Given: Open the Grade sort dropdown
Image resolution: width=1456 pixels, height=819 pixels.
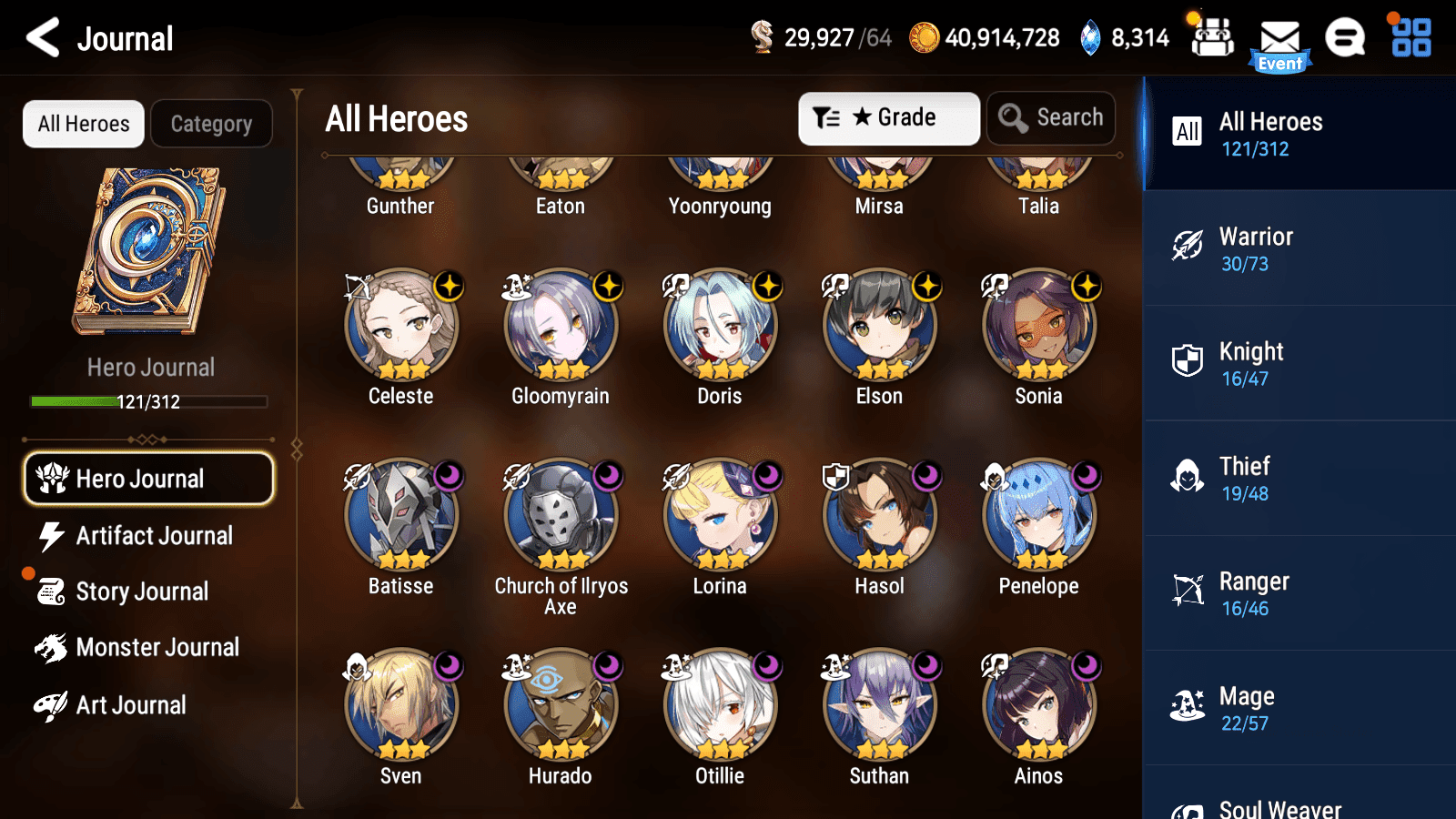Looking at the screenshot, I should click(888, 117).
